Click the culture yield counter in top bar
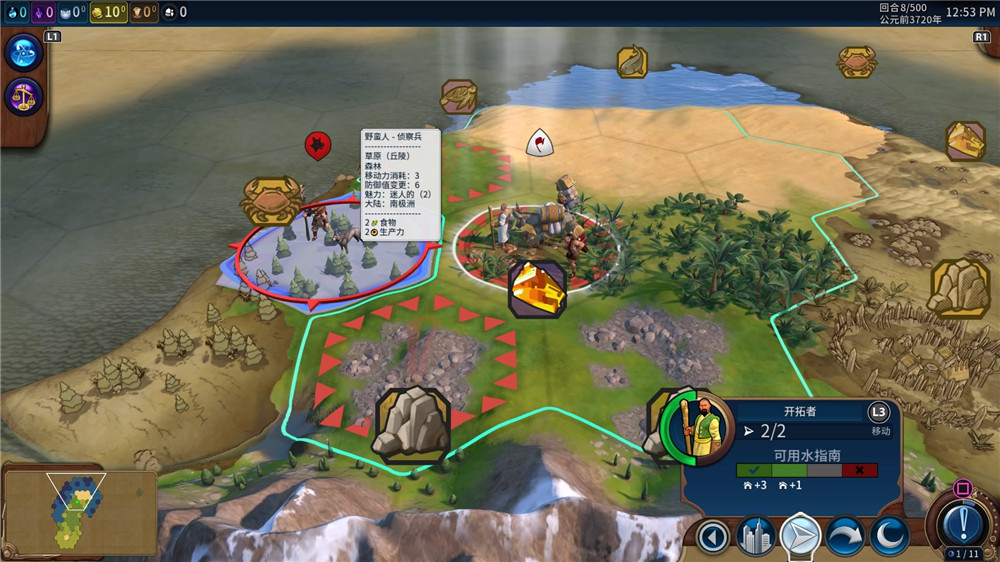 point(42,12)
